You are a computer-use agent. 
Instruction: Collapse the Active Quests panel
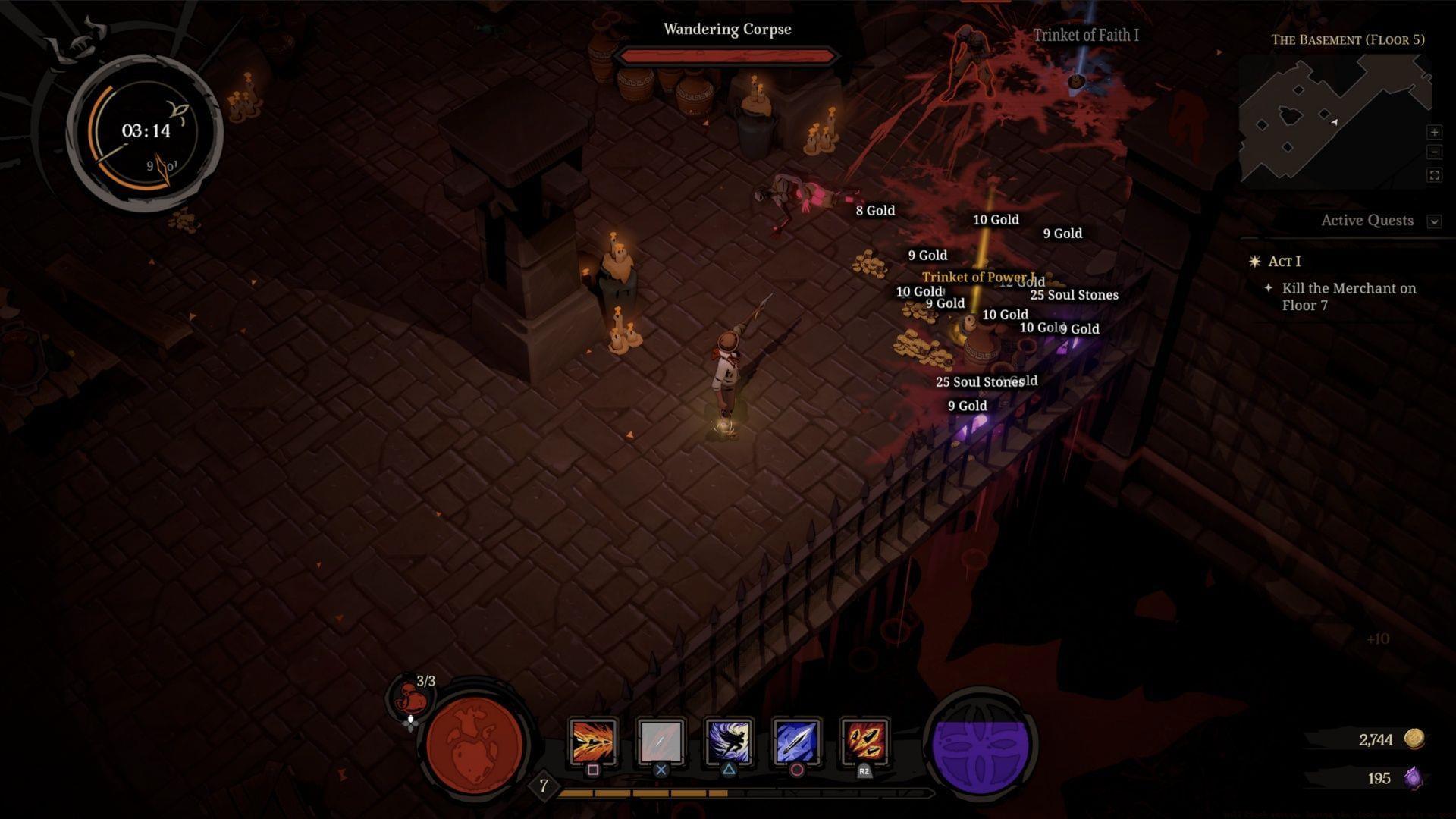1435,221
